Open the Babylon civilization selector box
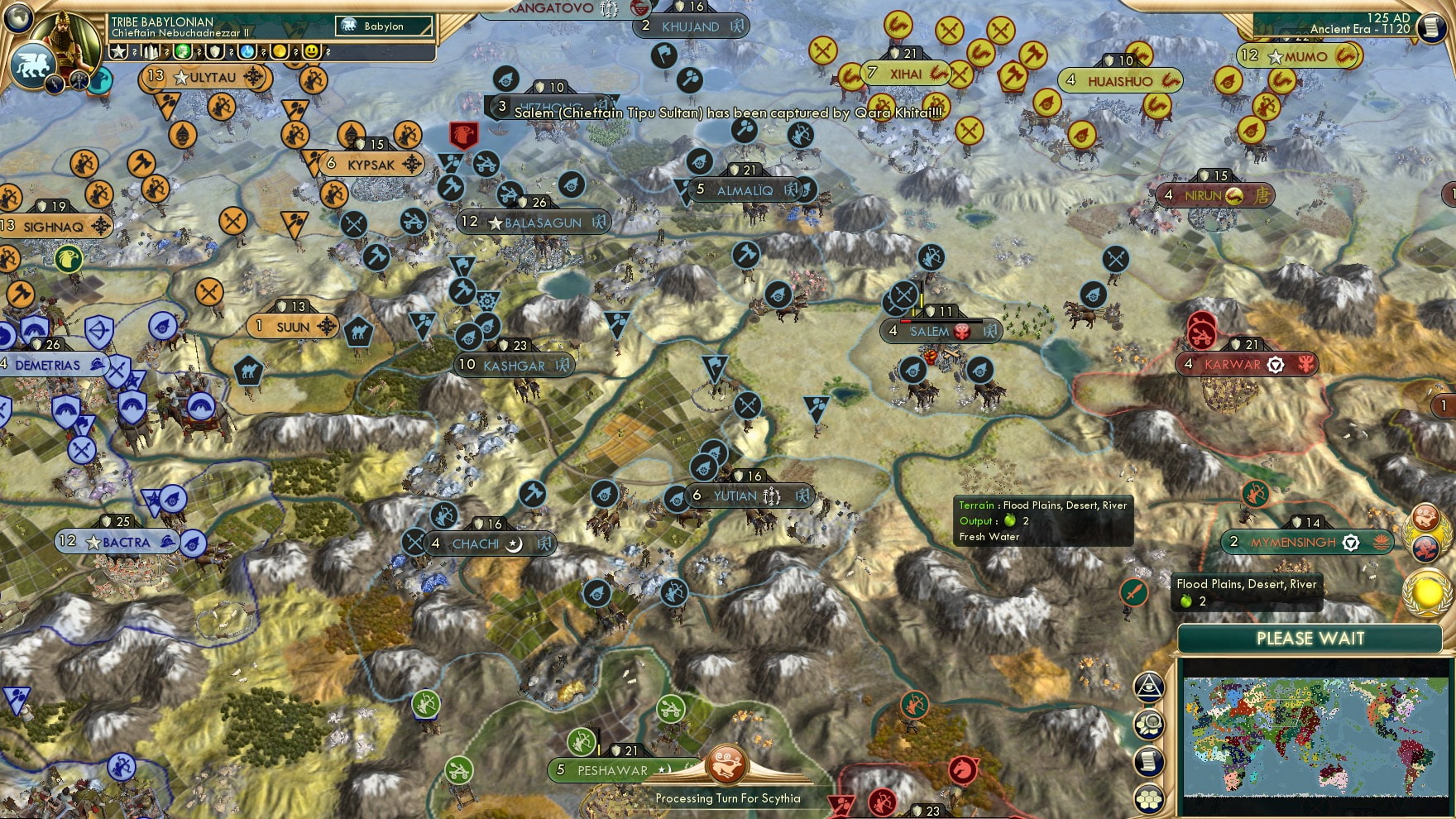 click(383, 26)
